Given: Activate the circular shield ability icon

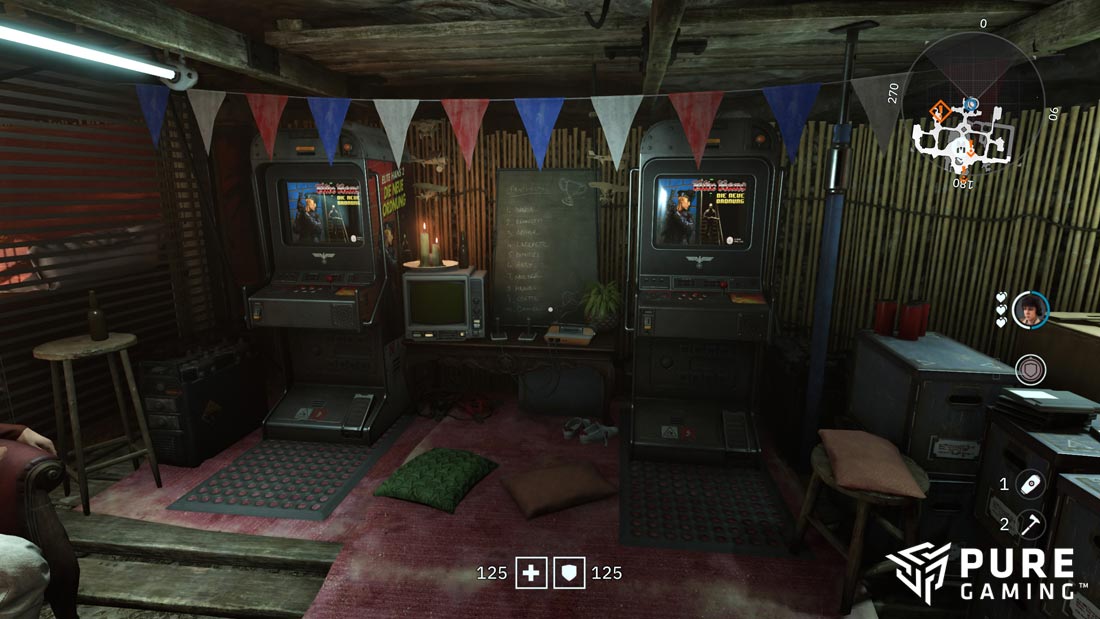Looking at the screenshot, I should click(x=1030, y=369).
